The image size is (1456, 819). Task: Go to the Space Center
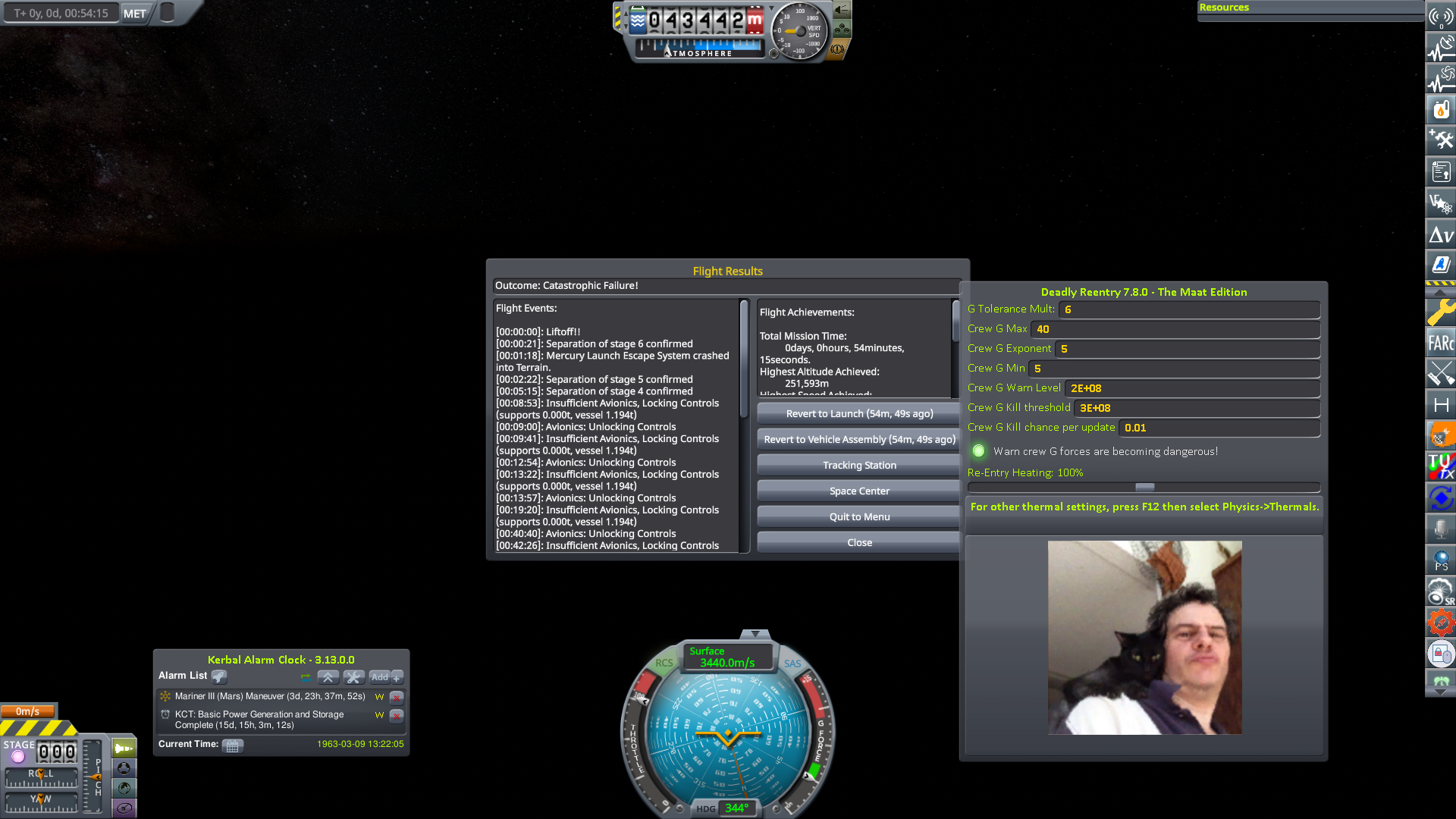click(858, 490)
